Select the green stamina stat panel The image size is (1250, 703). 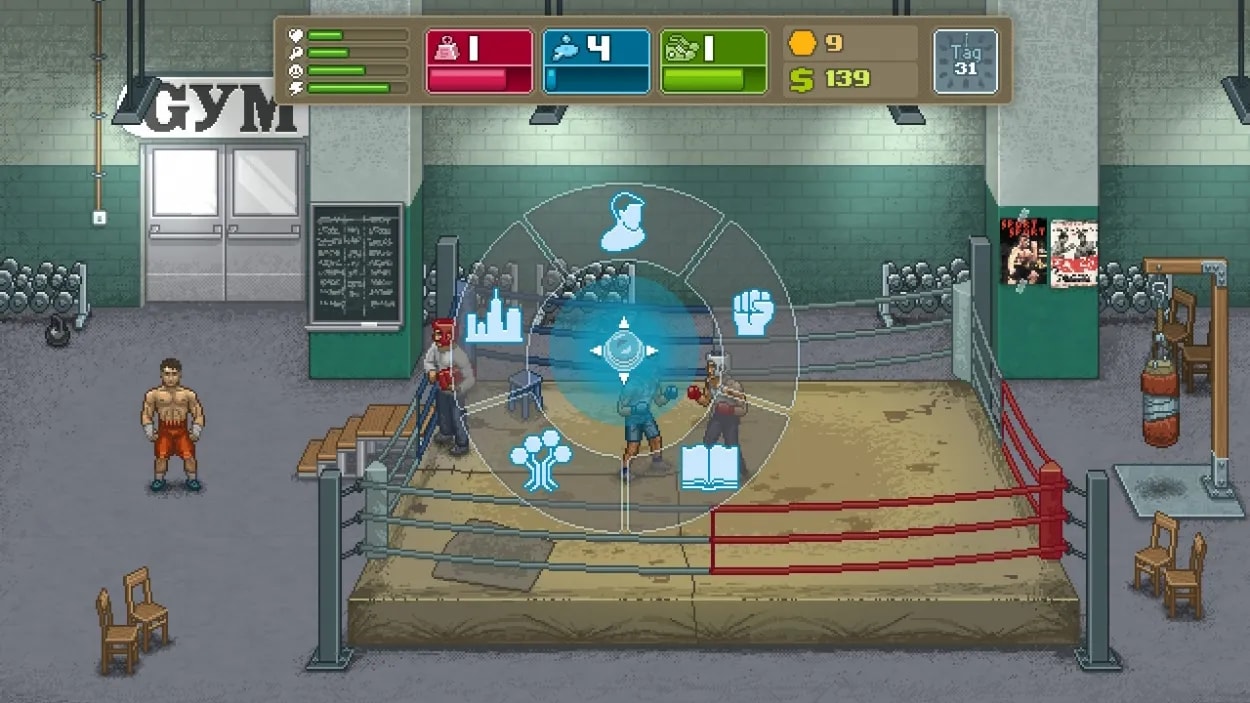tap(713, 62)
